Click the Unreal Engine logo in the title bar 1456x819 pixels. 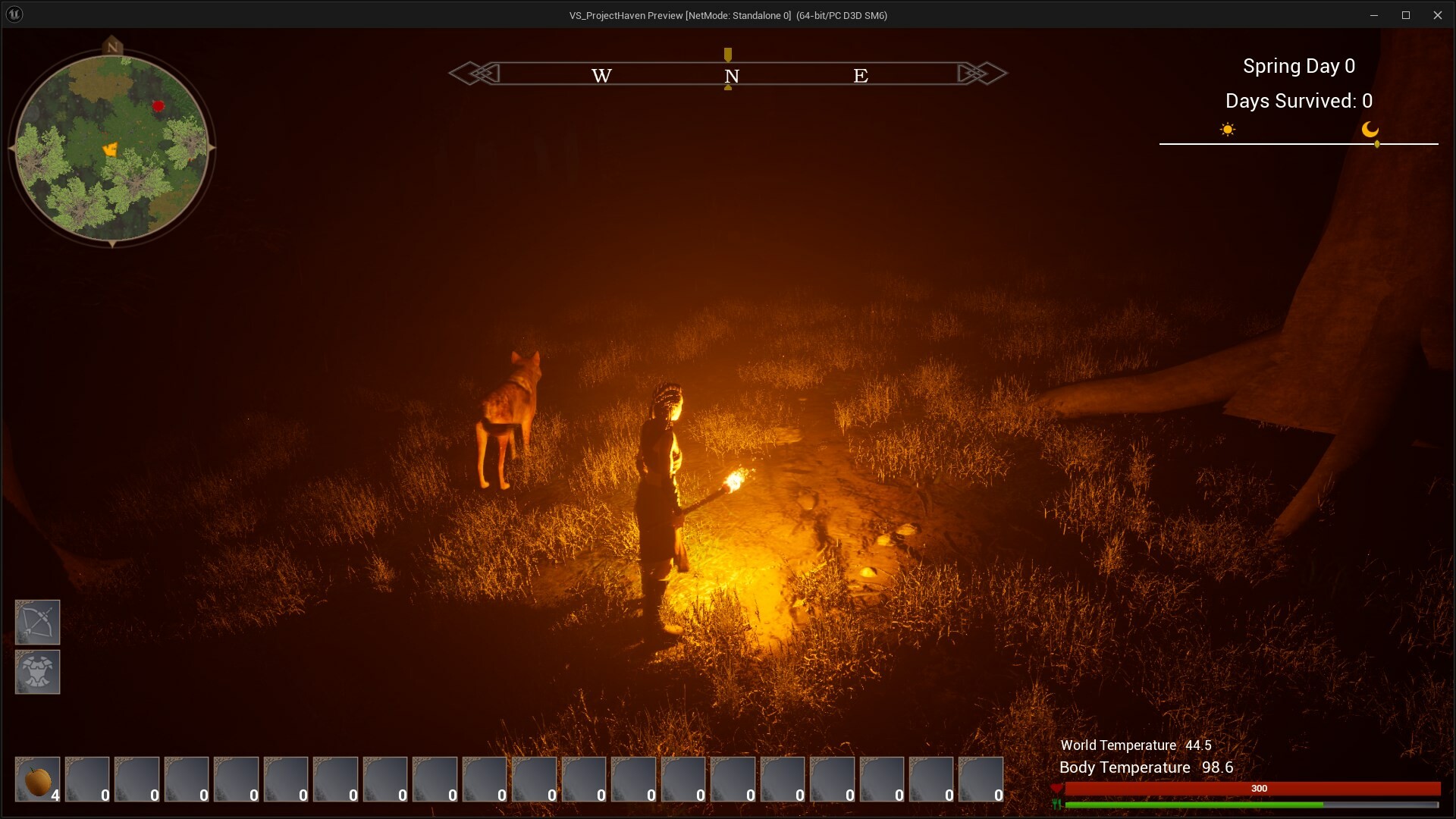14,14
